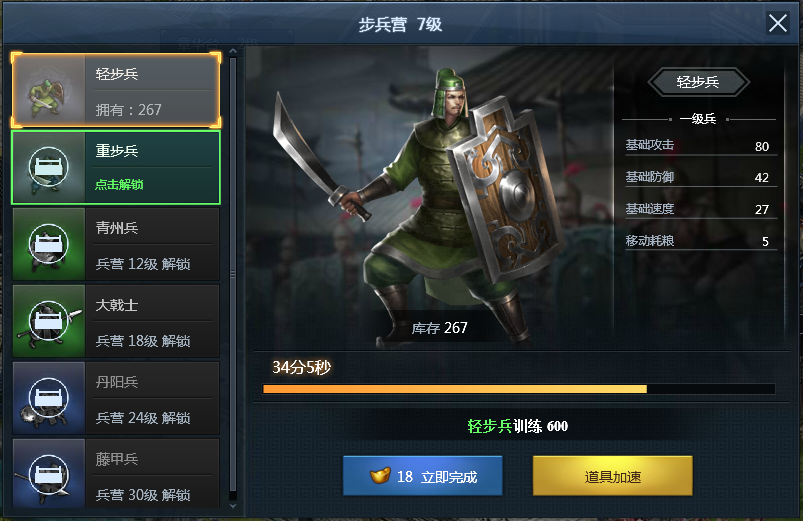
Task: Select the 轻步兵 unit entry
Action: pos(115,91)
